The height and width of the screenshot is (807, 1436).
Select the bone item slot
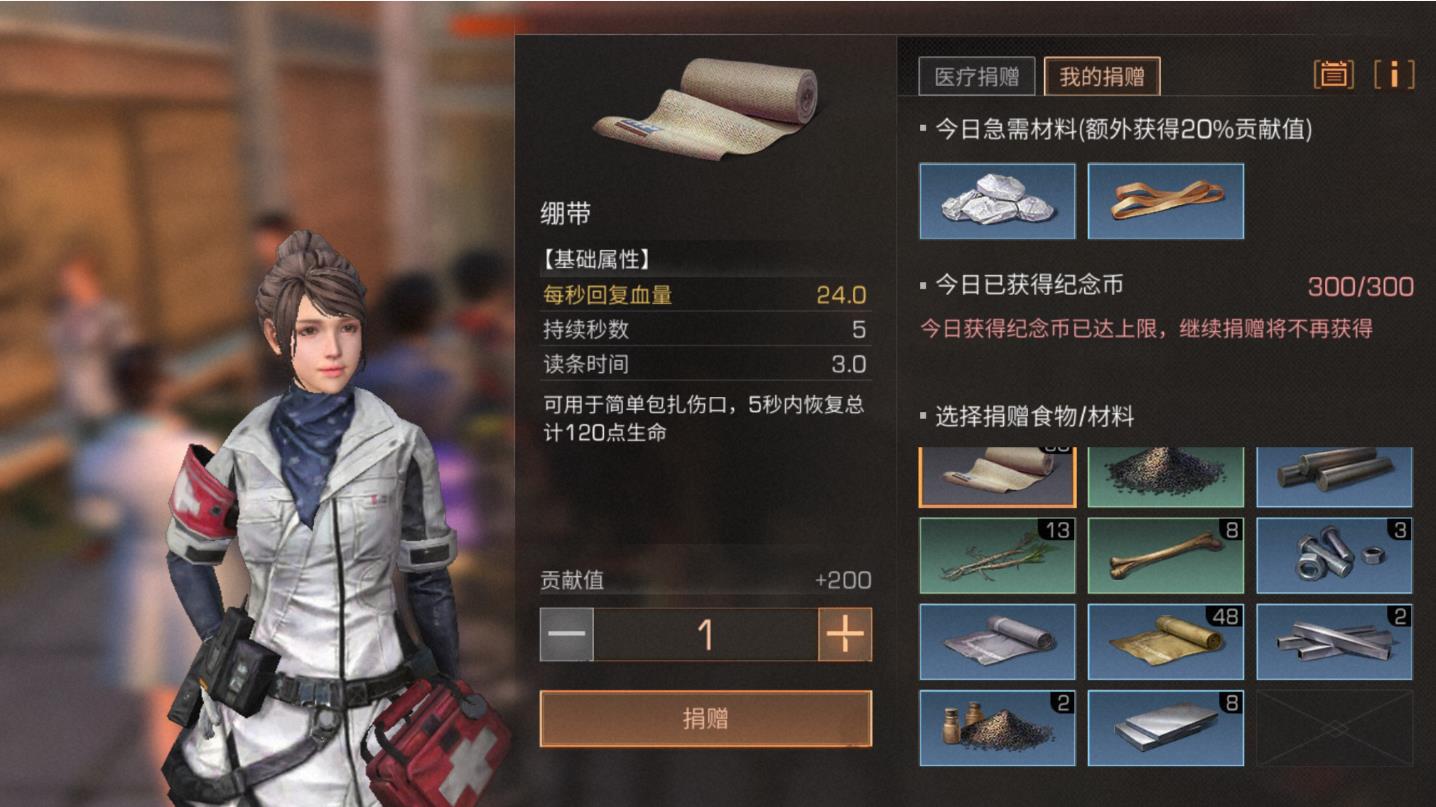coord(1166,555)
